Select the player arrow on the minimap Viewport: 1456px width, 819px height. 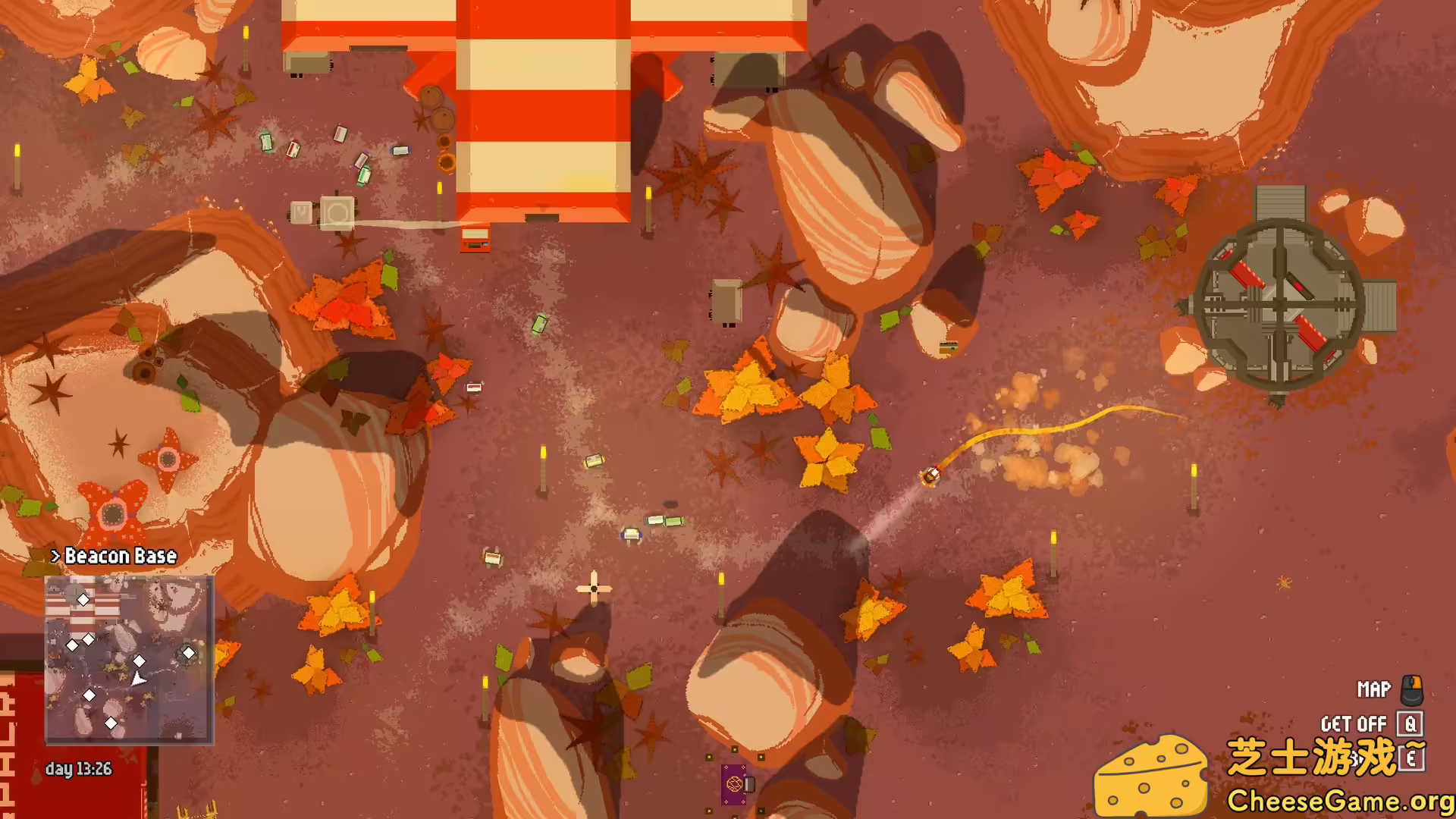(139, 678)
